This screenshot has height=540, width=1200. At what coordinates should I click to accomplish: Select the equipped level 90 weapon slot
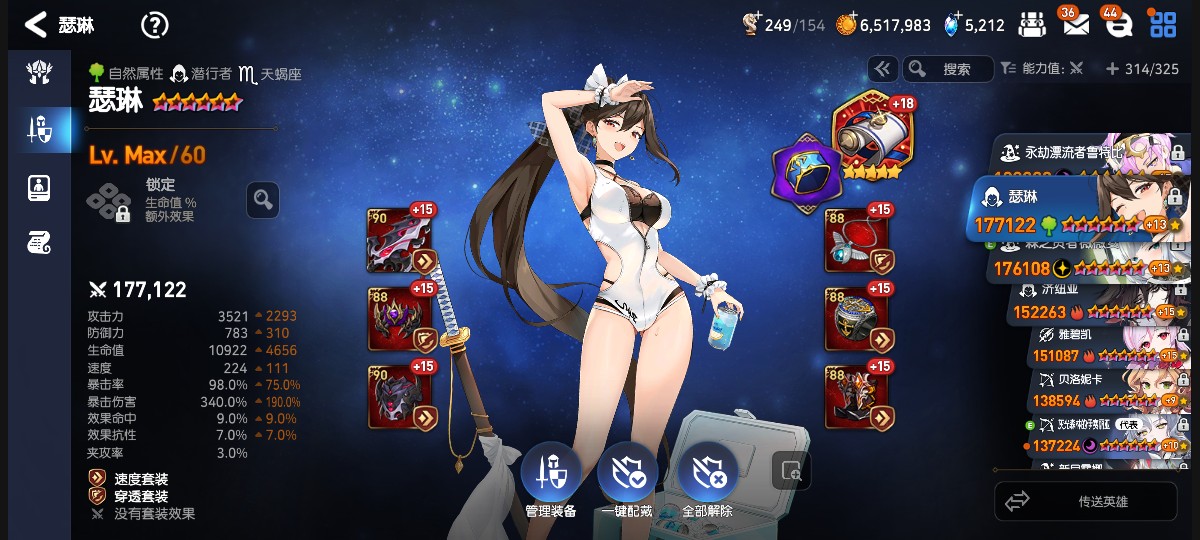coord(401,240)
